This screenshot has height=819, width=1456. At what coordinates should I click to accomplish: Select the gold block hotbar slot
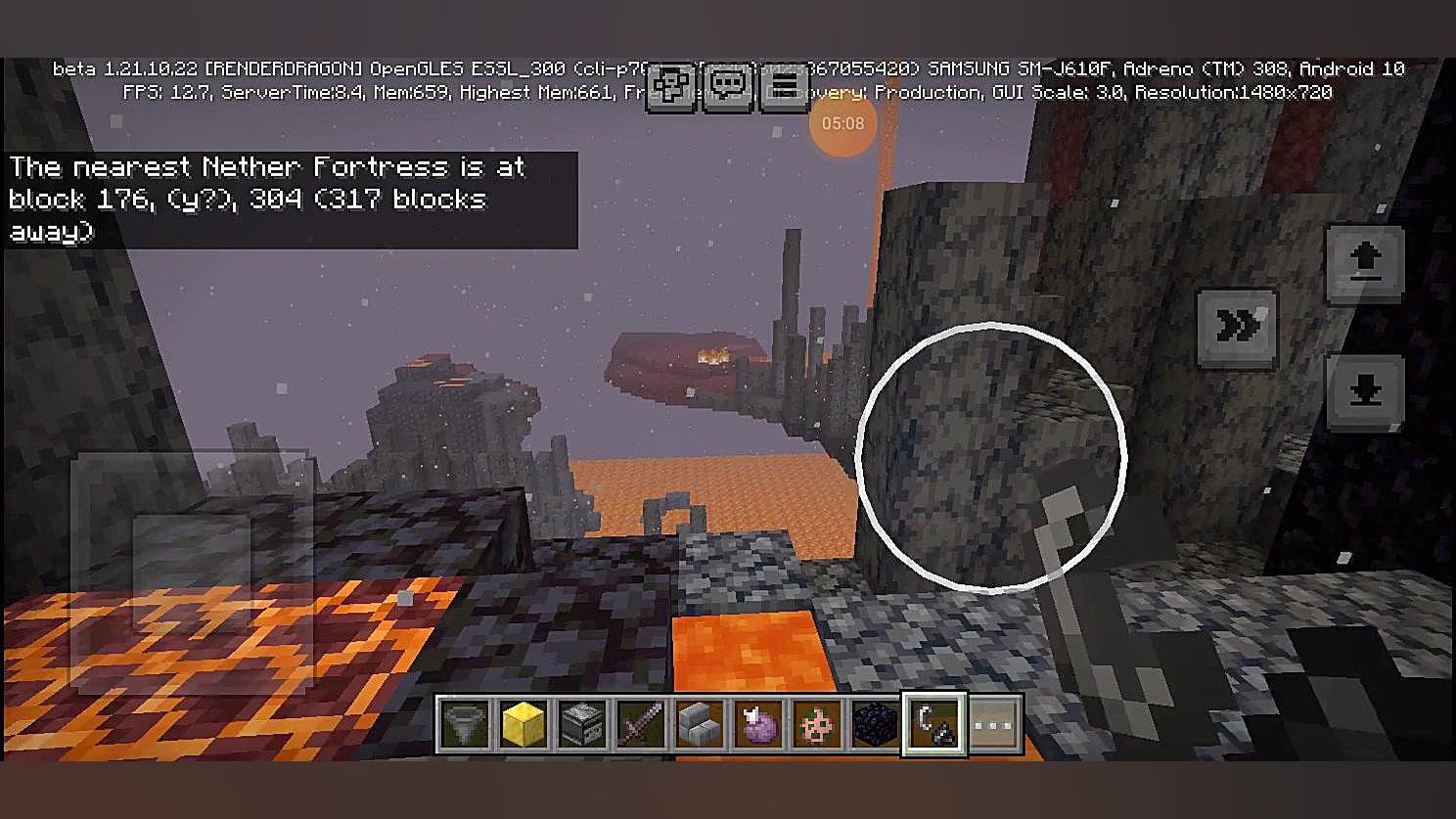coord(523,726)
